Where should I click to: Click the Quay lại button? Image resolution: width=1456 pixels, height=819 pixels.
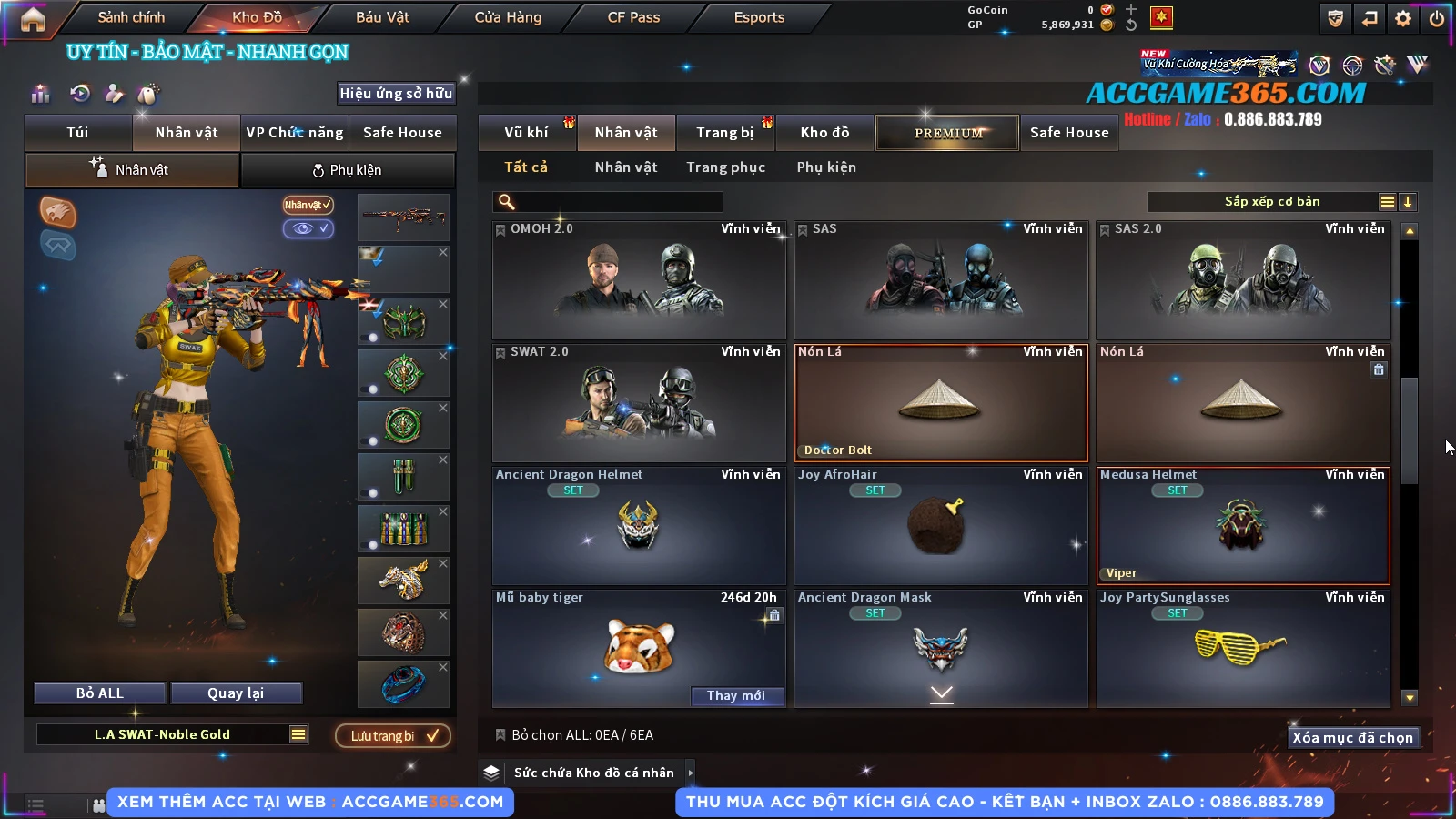tap(236, 693)
